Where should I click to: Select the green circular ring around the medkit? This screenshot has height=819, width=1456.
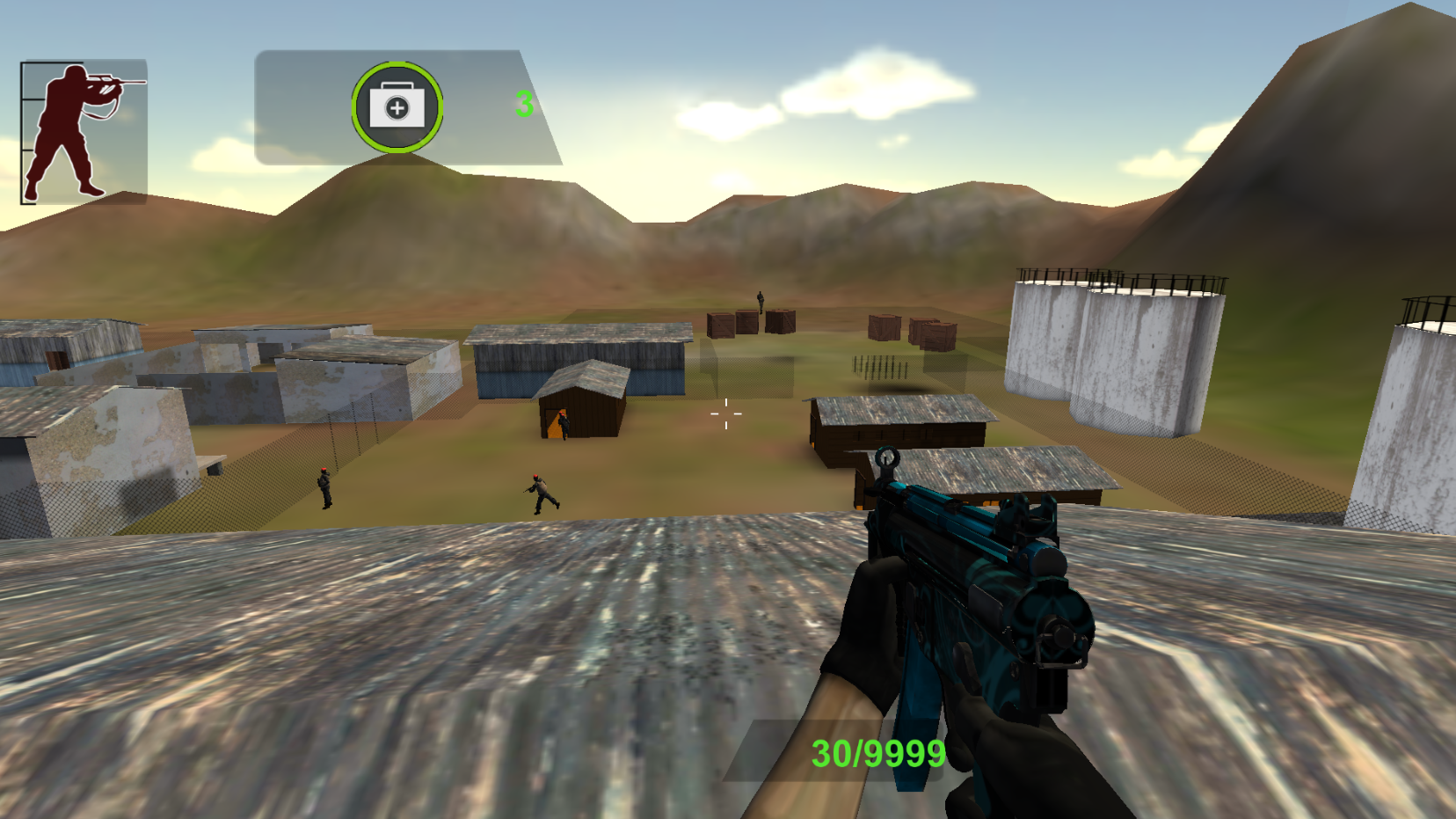pos(397,106)
